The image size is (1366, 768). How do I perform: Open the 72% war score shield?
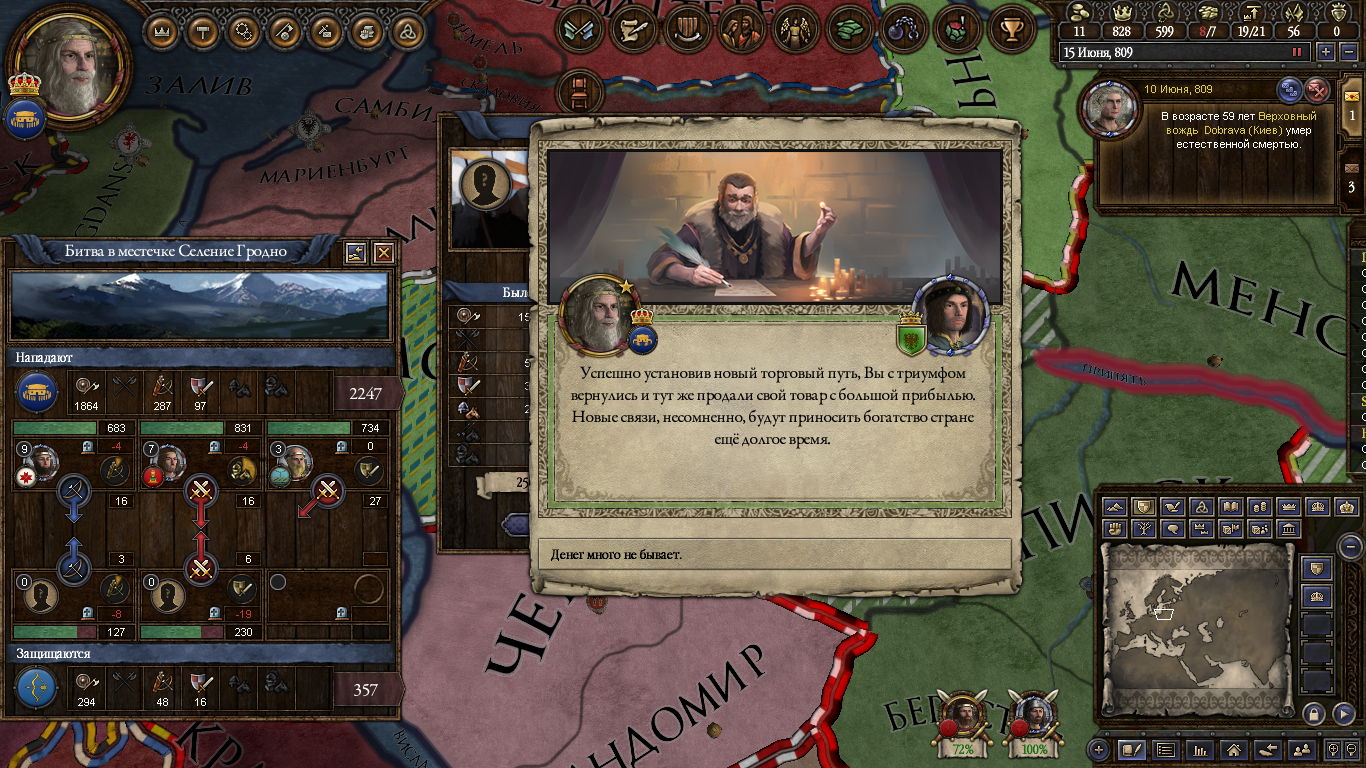(x=963, y=722)
